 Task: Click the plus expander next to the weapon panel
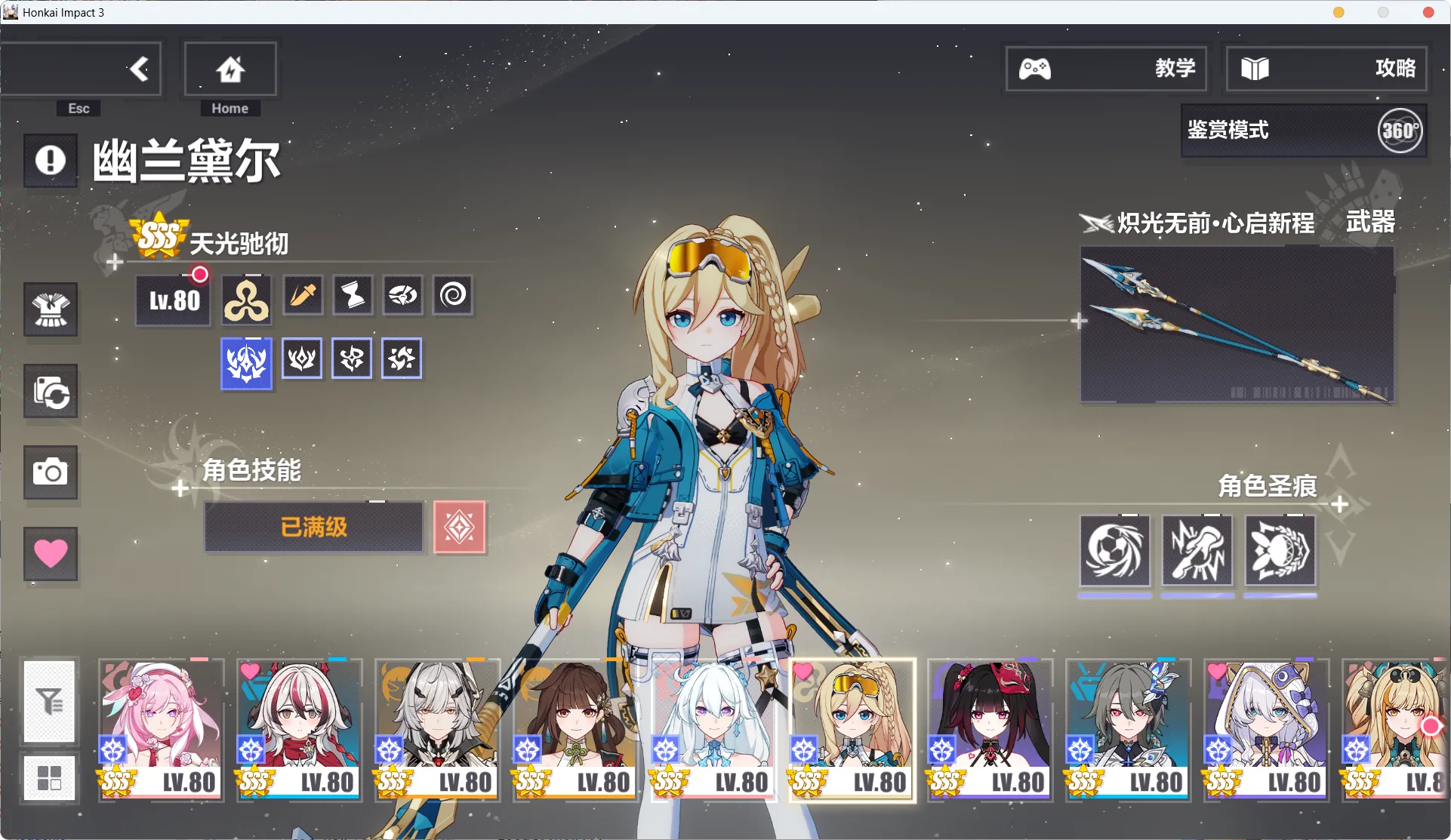1079,320
